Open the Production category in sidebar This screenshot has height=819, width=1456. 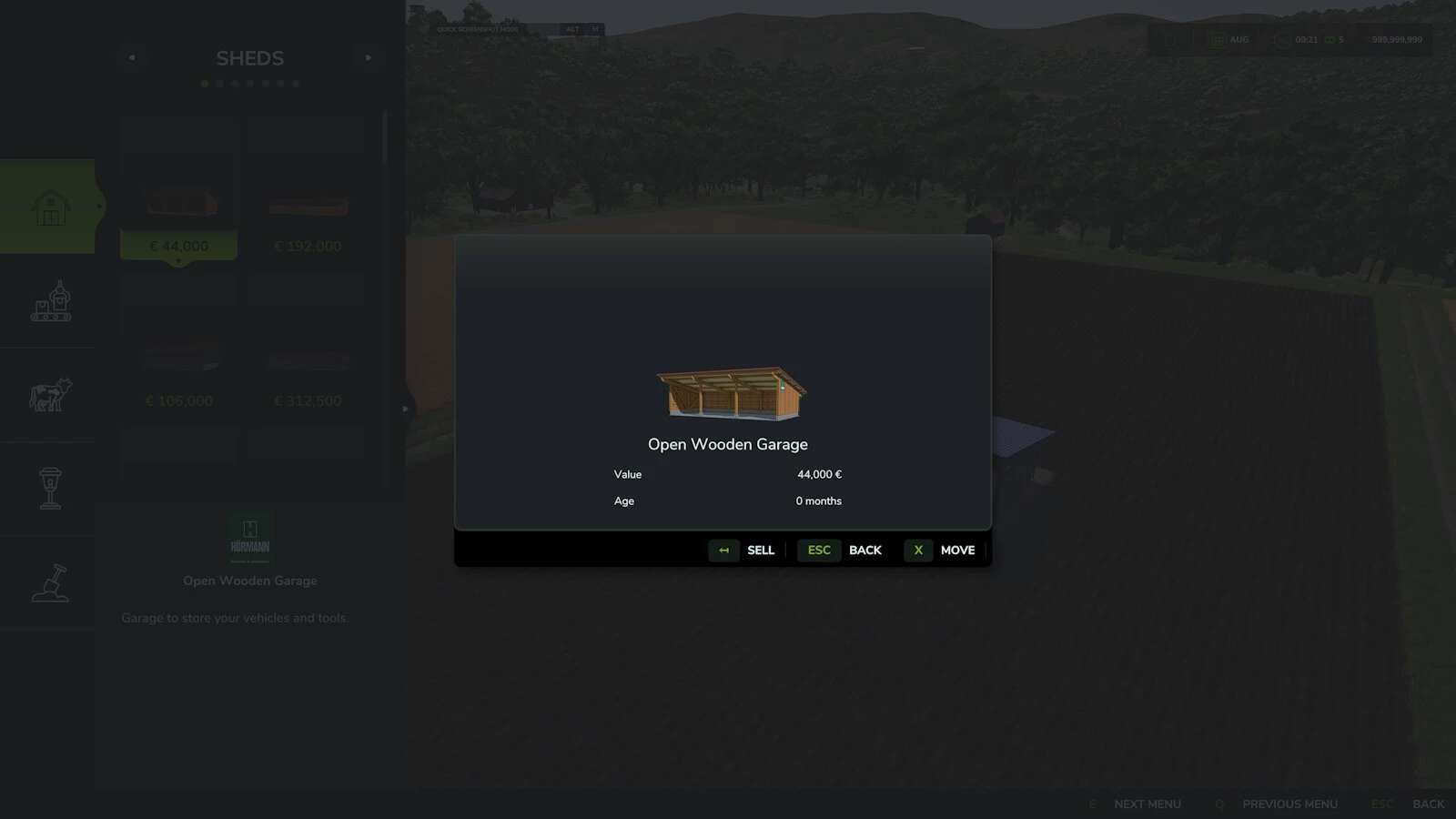[x=50, y=302]
